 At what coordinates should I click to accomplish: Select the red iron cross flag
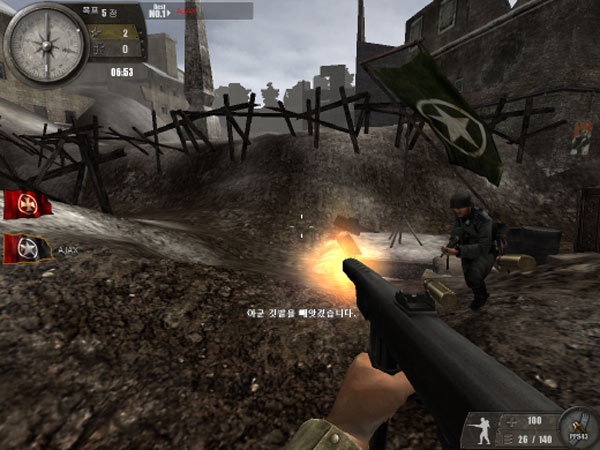point(26,204)
